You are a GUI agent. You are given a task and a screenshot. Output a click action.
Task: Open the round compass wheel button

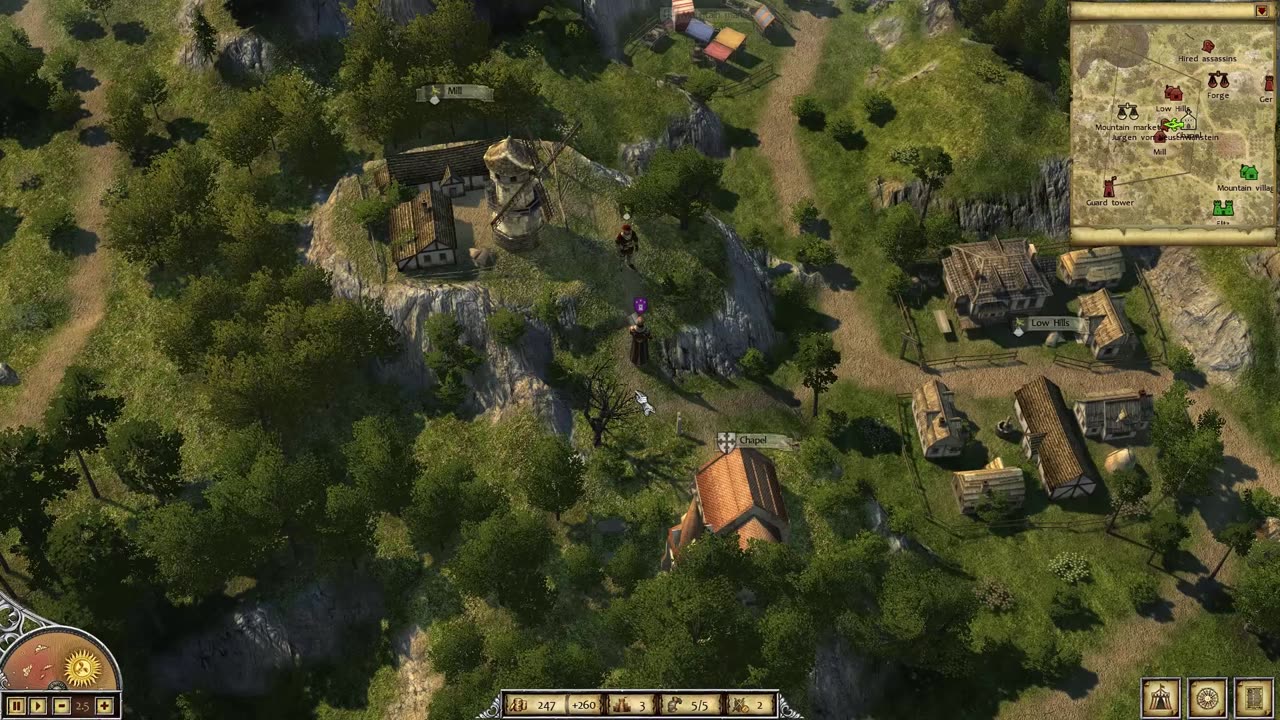coord(1207,698)
